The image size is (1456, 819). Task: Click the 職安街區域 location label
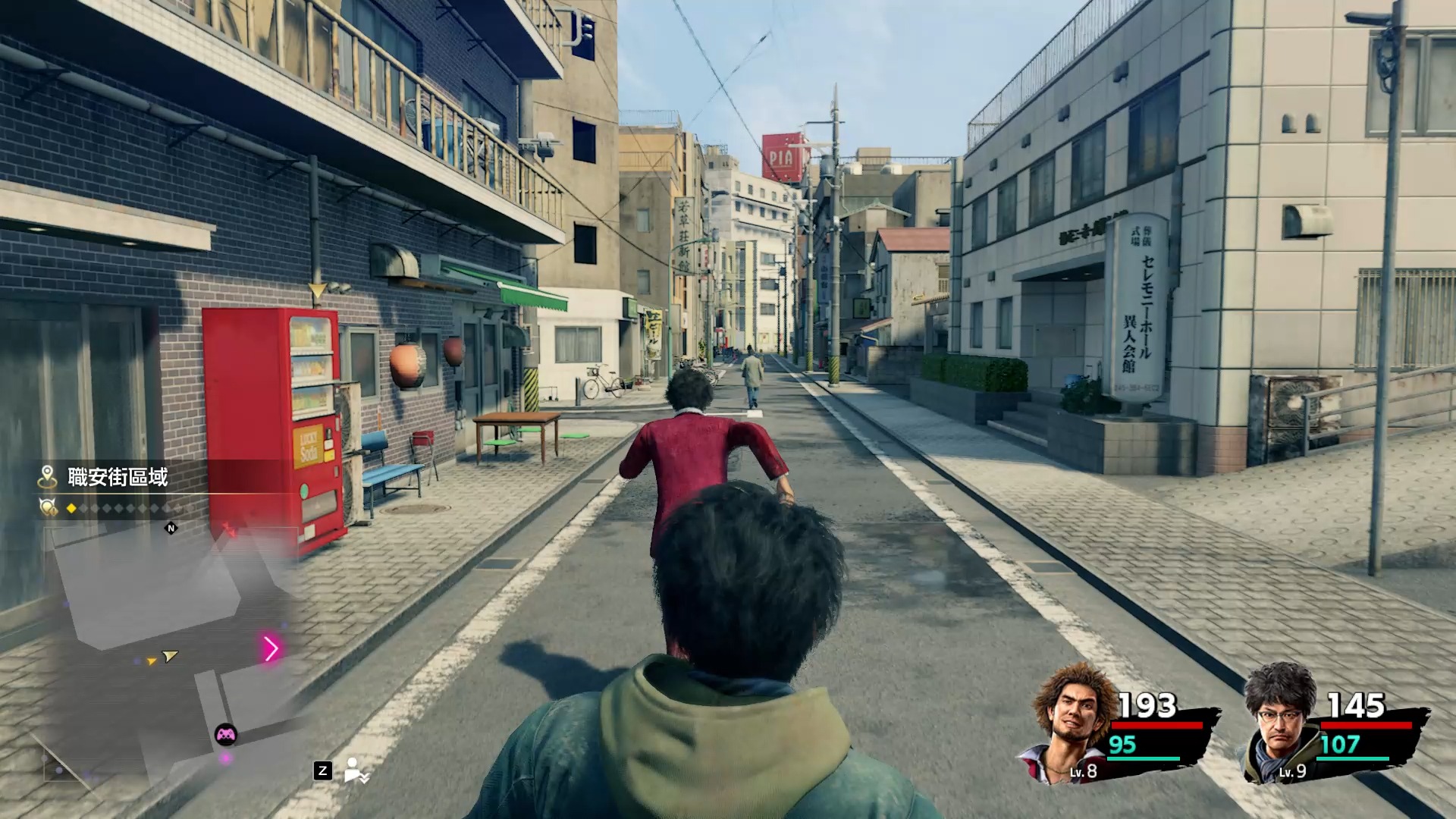pyautogui.click(x=118, y=477)
